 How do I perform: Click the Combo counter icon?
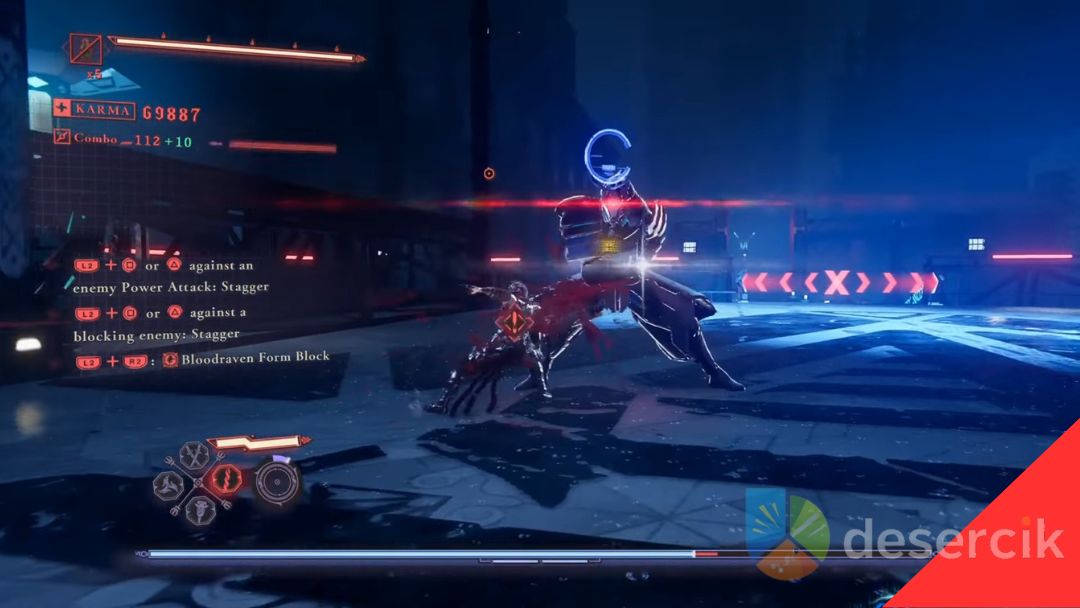(62, 138)
